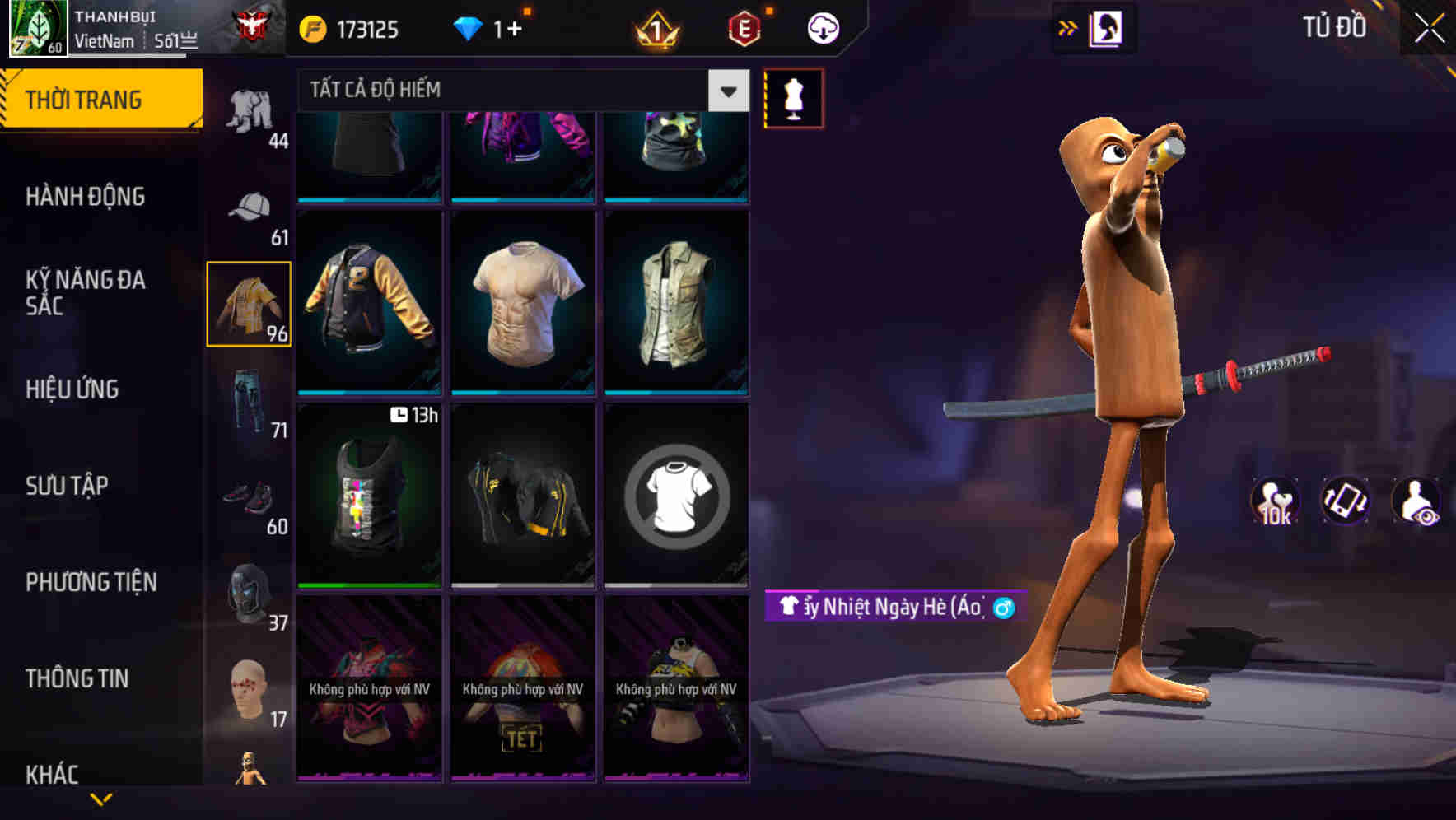Open the rank badge showing 1
The image size is (1456, 820).
pyautogui.click(x=655, y=27)
